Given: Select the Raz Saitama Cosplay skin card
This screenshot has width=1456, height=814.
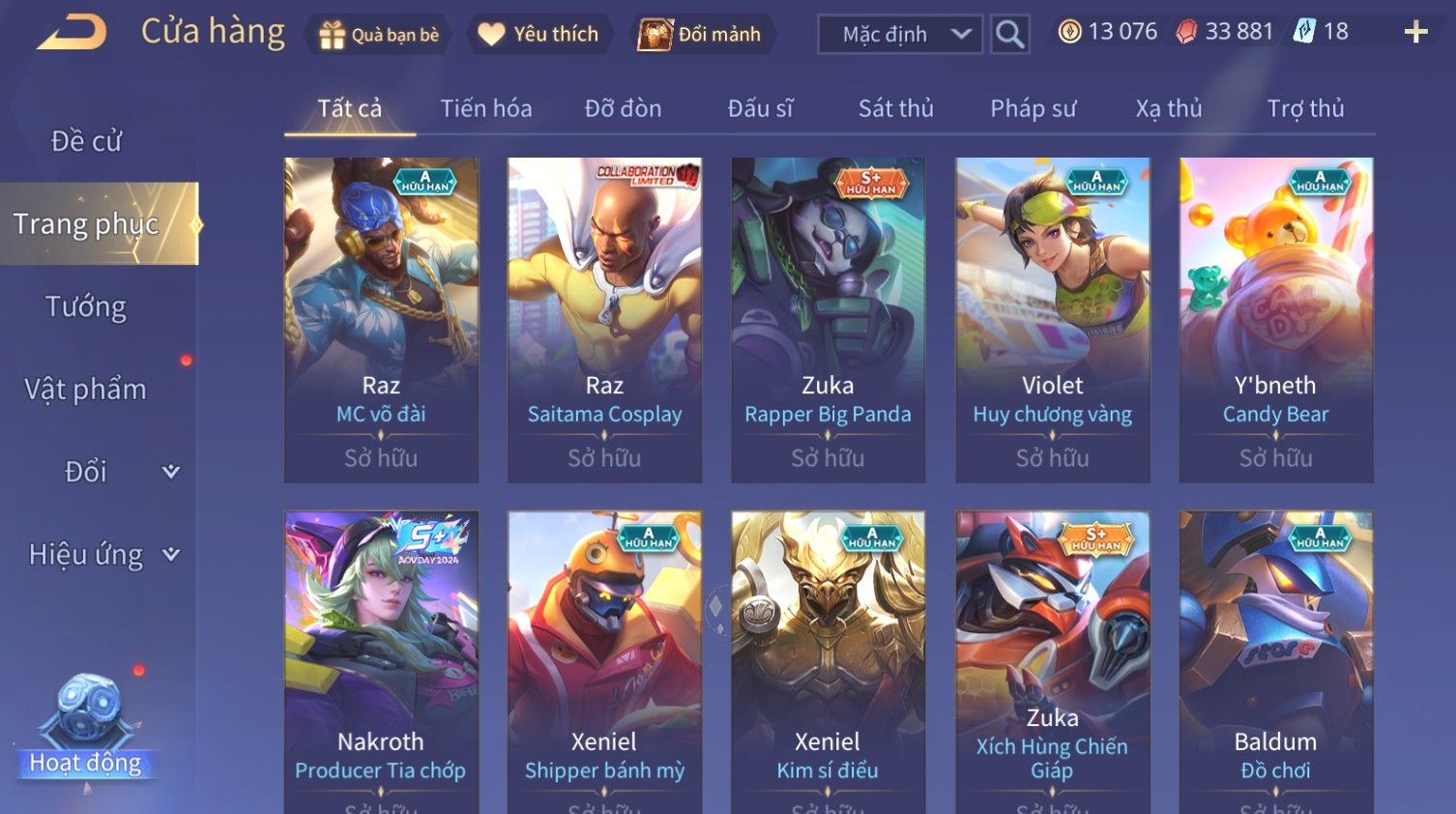Looking at the screenshot, I should [x=604, y=319].
